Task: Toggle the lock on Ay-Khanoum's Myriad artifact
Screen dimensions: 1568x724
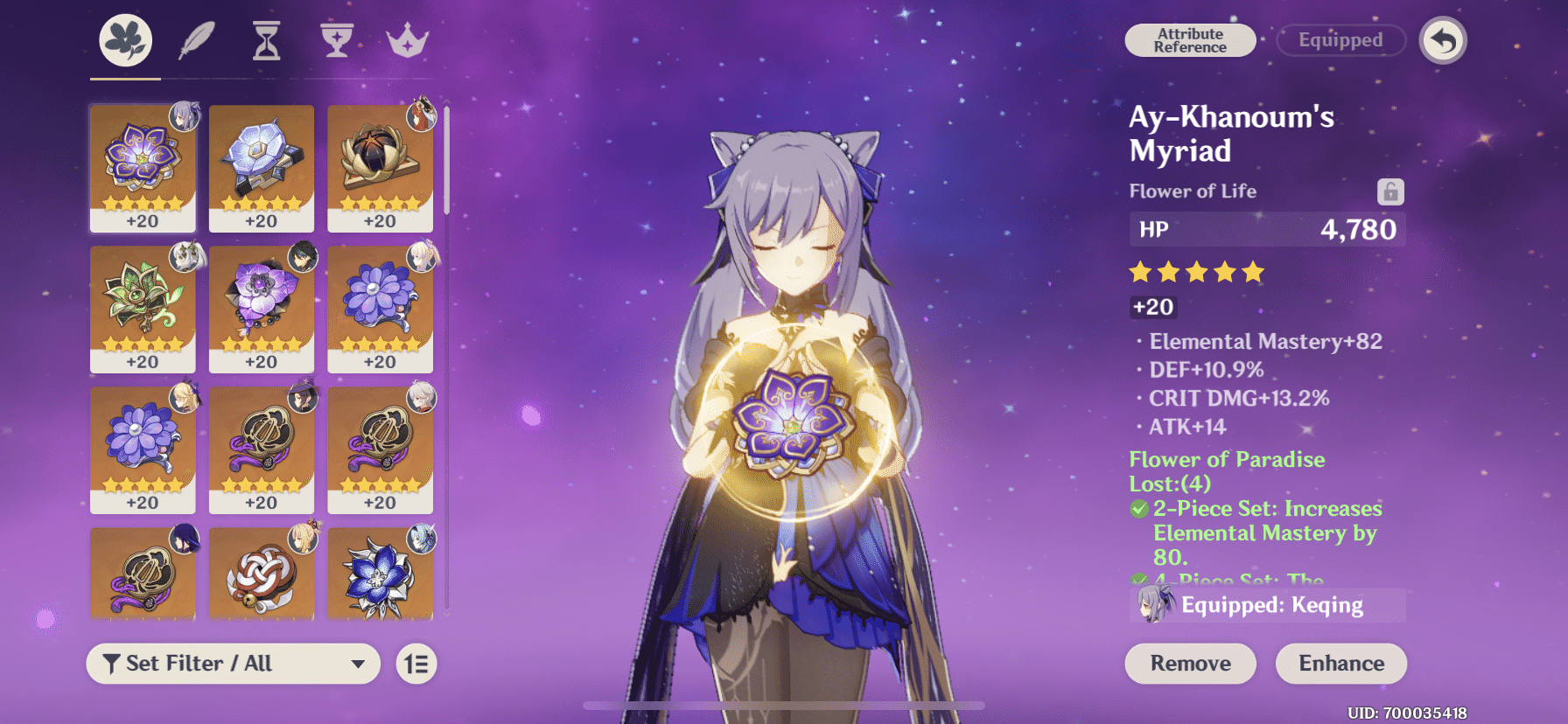Action: 1391,191
